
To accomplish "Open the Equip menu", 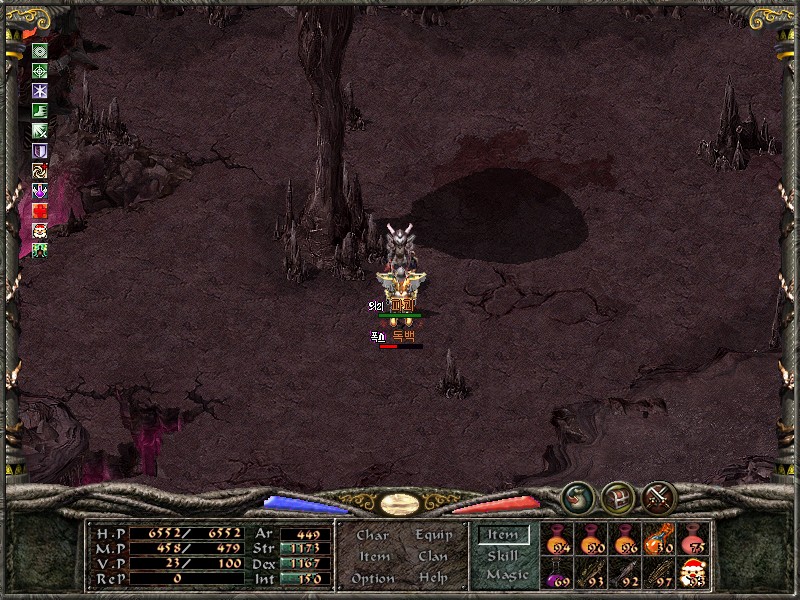I will (x=433, y=535).
